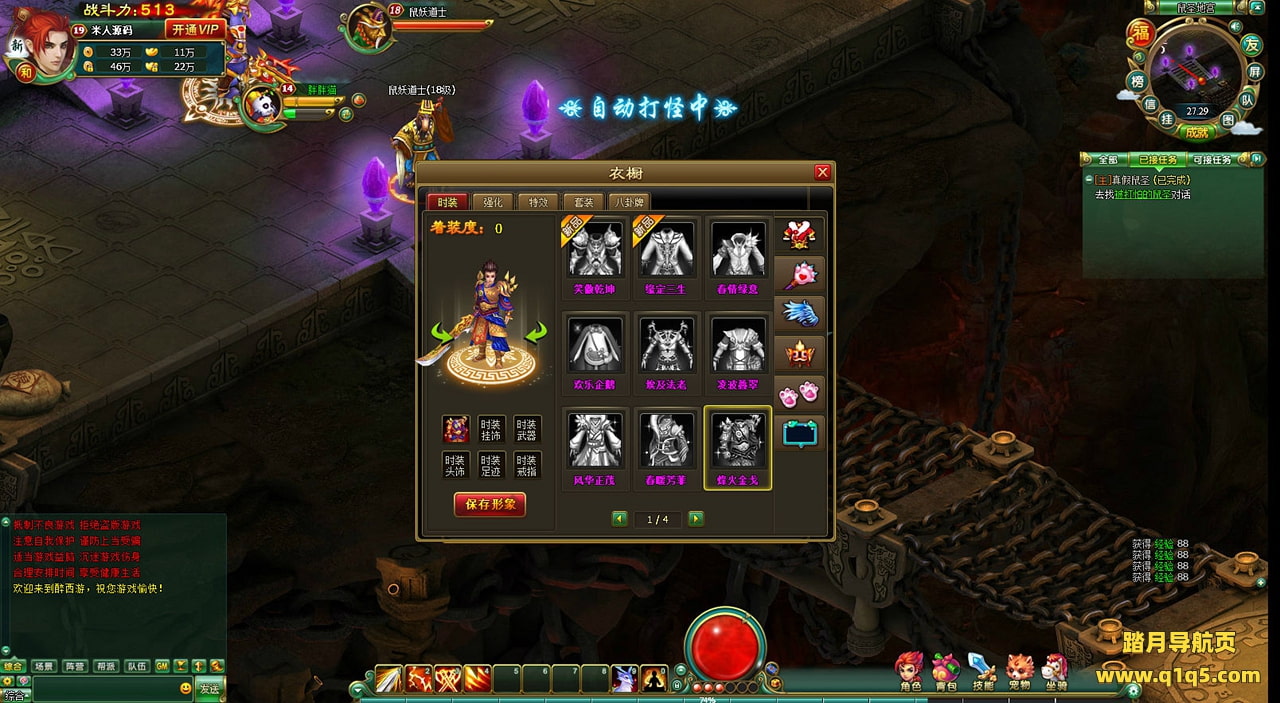The height and width of the screenshot is (703, 1280).
Task: Select the 时装武器 fashion weapon slot
Action: coord(526,429)
